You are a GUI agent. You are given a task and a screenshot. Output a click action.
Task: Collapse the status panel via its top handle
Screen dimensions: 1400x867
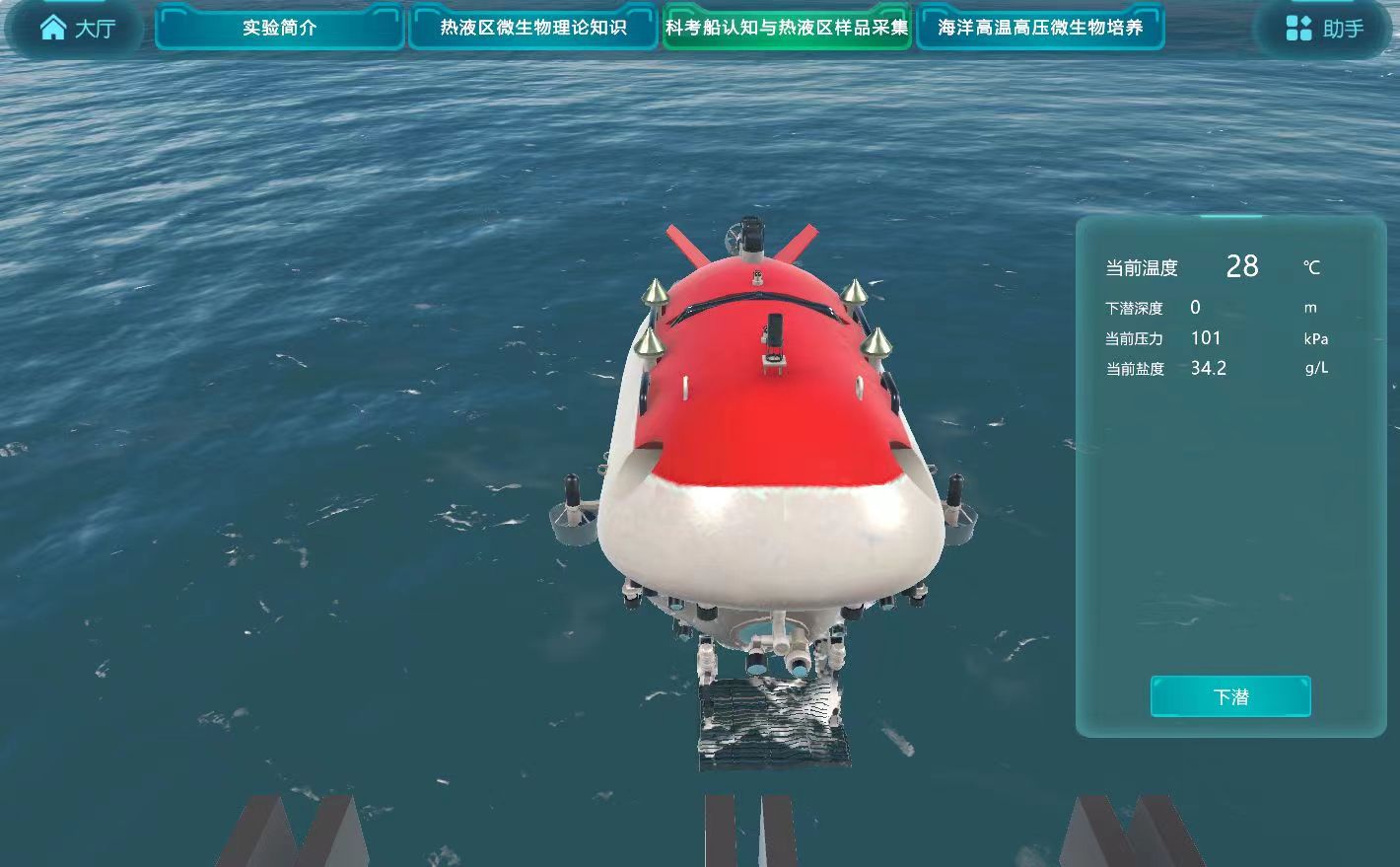tap(1229, 216)
